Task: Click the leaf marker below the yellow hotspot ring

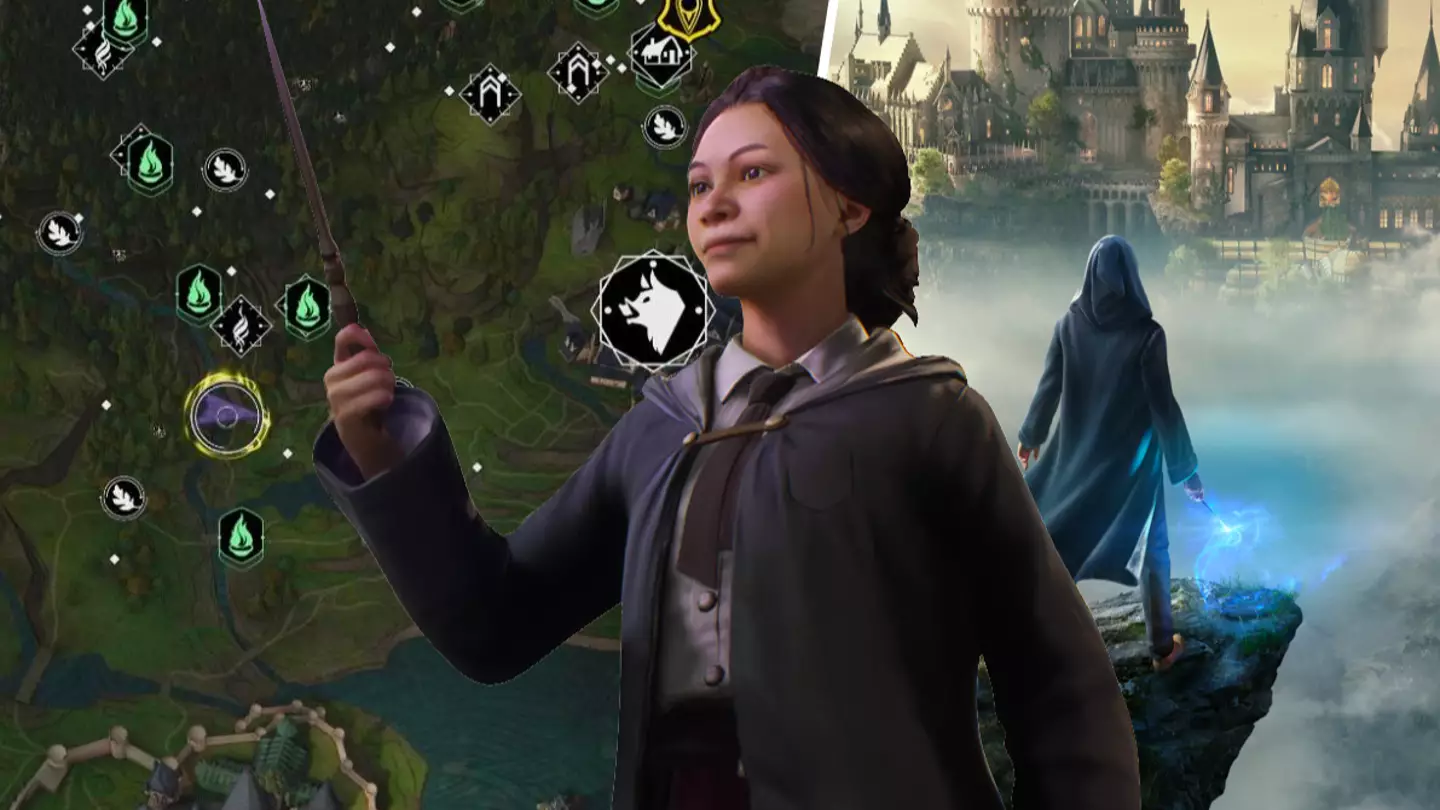Action: 122,495
